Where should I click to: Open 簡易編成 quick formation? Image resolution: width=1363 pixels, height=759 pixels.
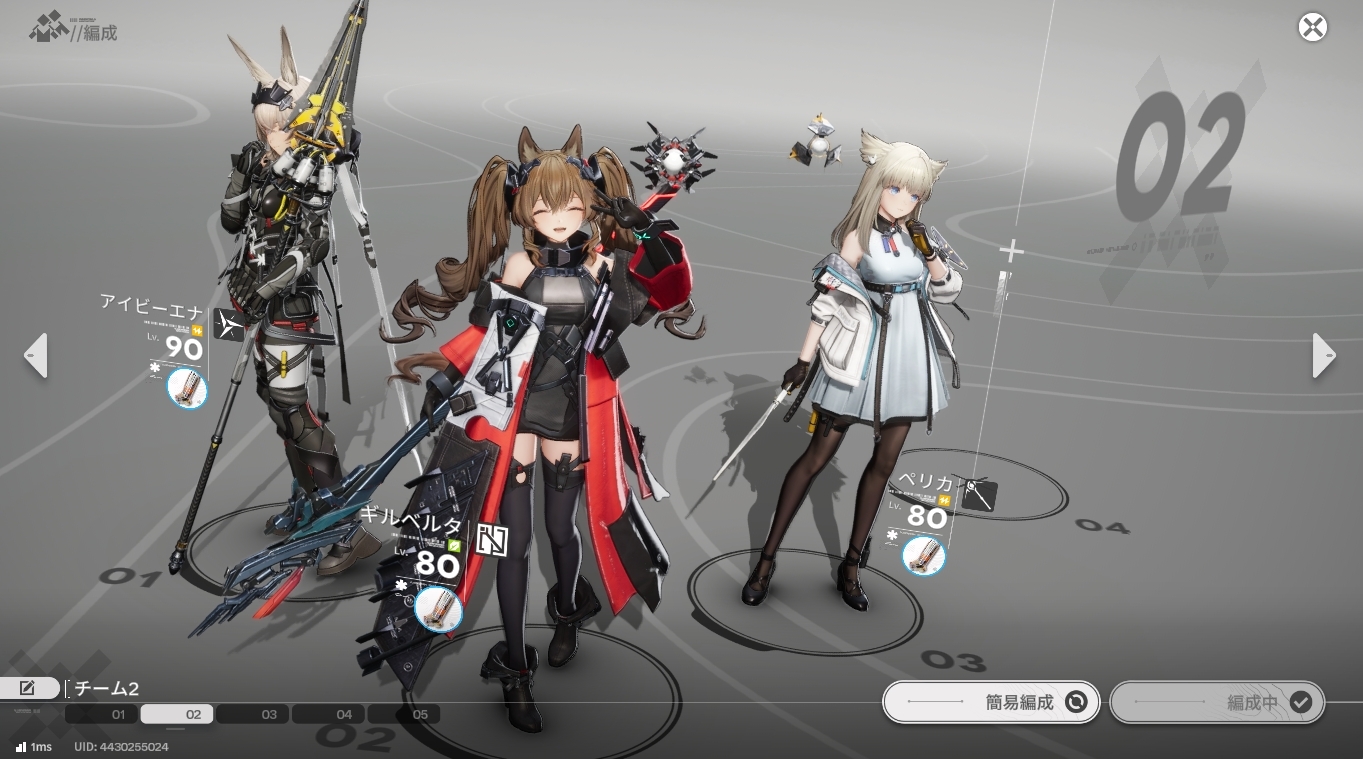[x=991, y=702]
